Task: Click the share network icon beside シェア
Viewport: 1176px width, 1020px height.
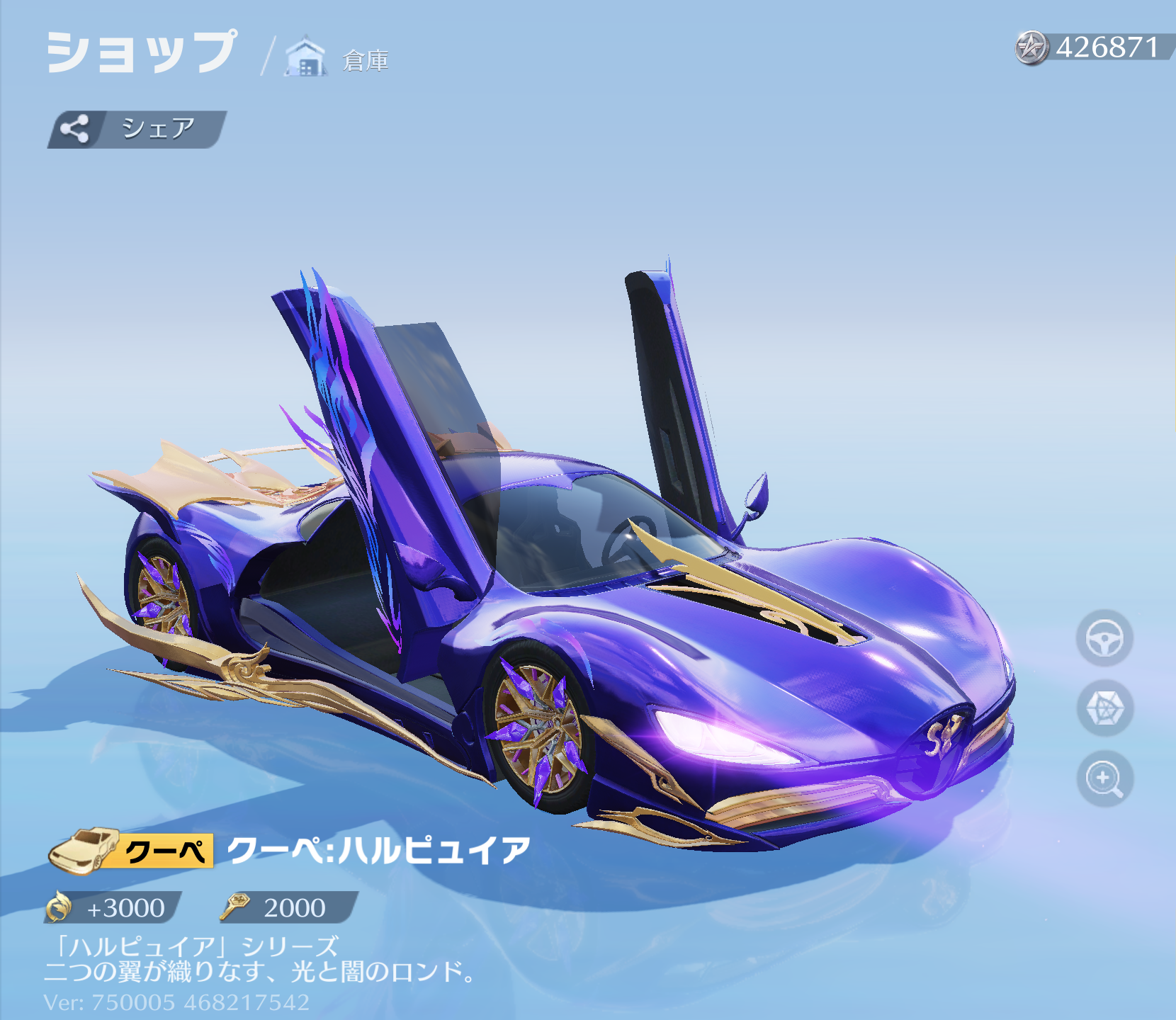Action: point(75,128)
